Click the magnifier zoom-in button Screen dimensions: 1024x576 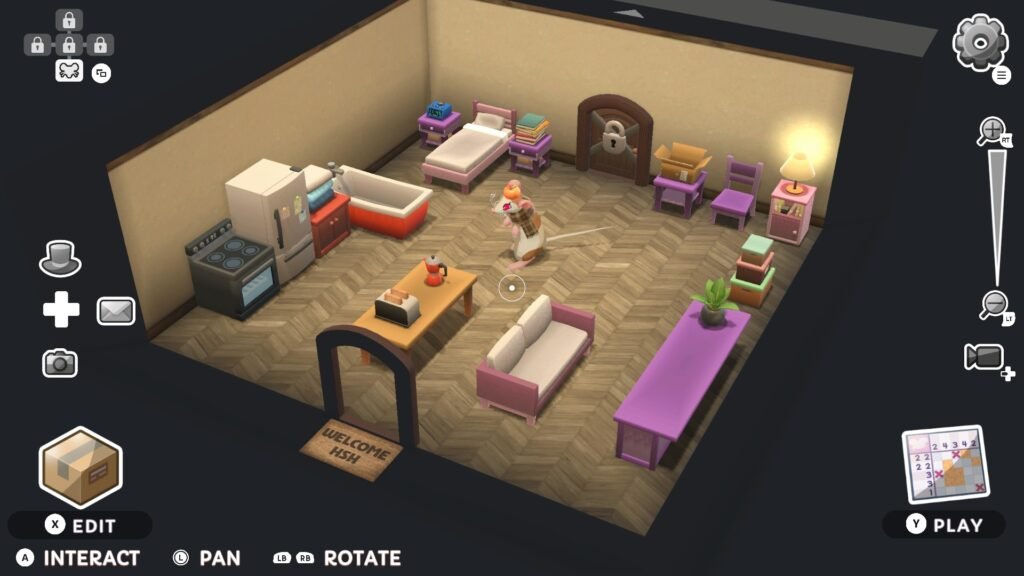[x=992, y=130]
